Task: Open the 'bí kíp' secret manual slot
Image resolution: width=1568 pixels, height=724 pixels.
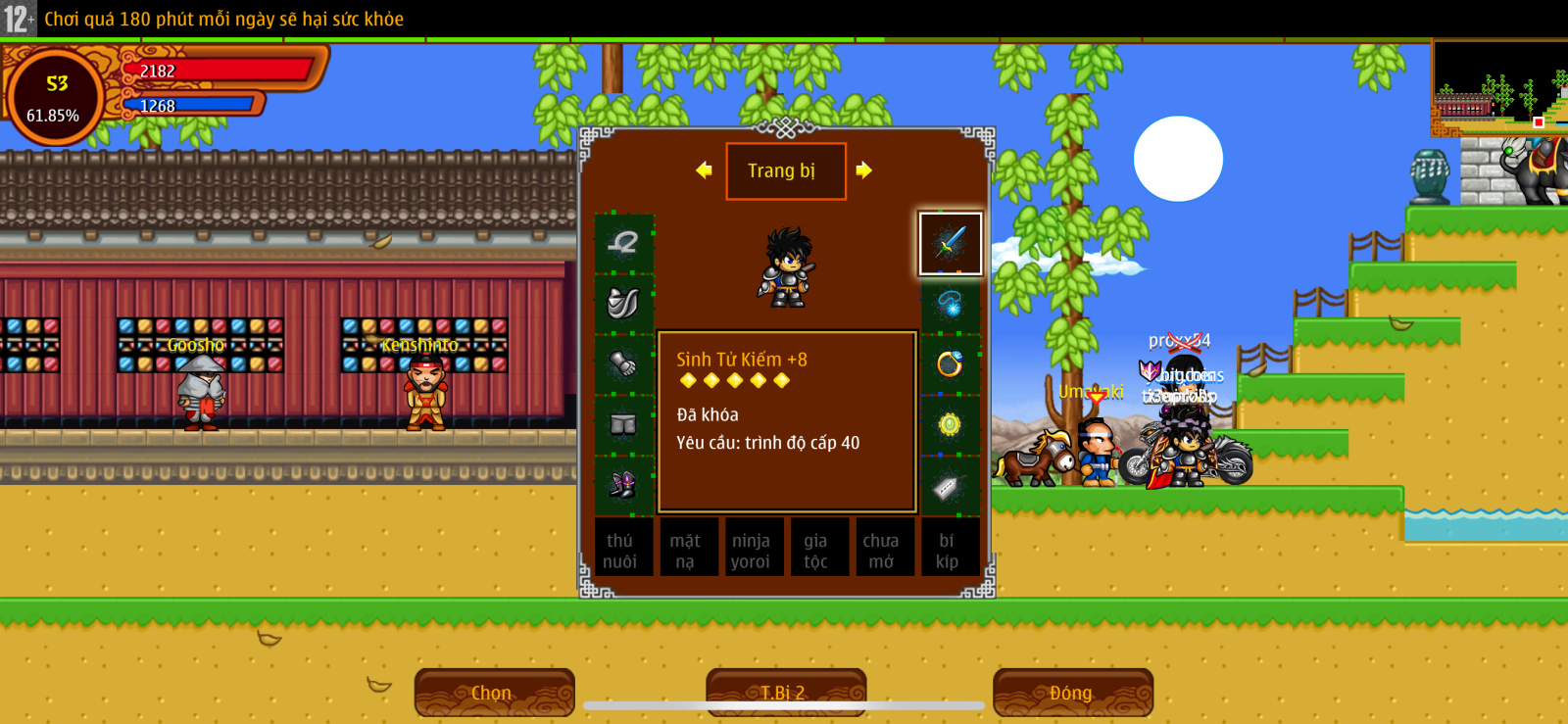Action: (947, 551)
